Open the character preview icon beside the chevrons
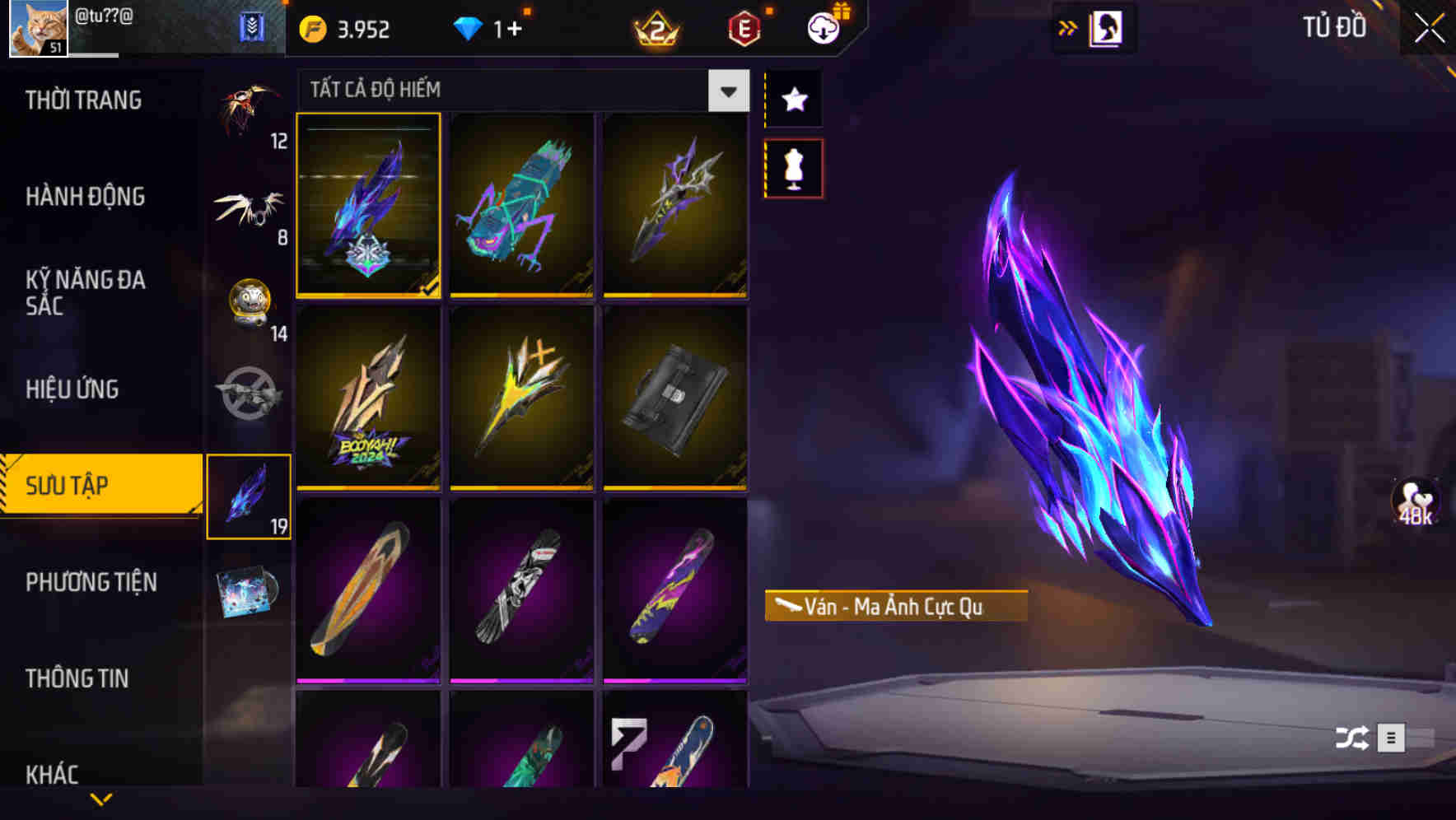This screenshot has width=1456, height=820. pos(1108,27)
